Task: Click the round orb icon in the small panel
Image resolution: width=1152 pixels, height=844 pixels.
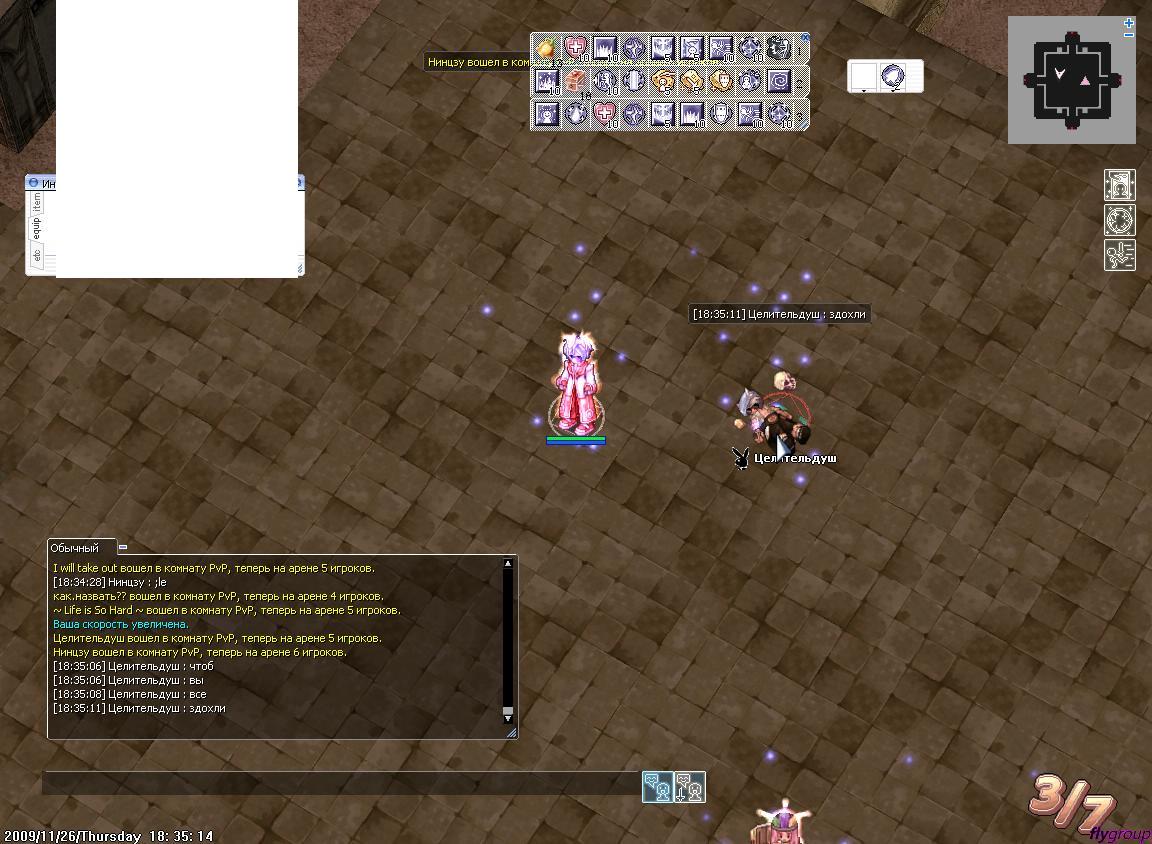Action: (892, 76)
